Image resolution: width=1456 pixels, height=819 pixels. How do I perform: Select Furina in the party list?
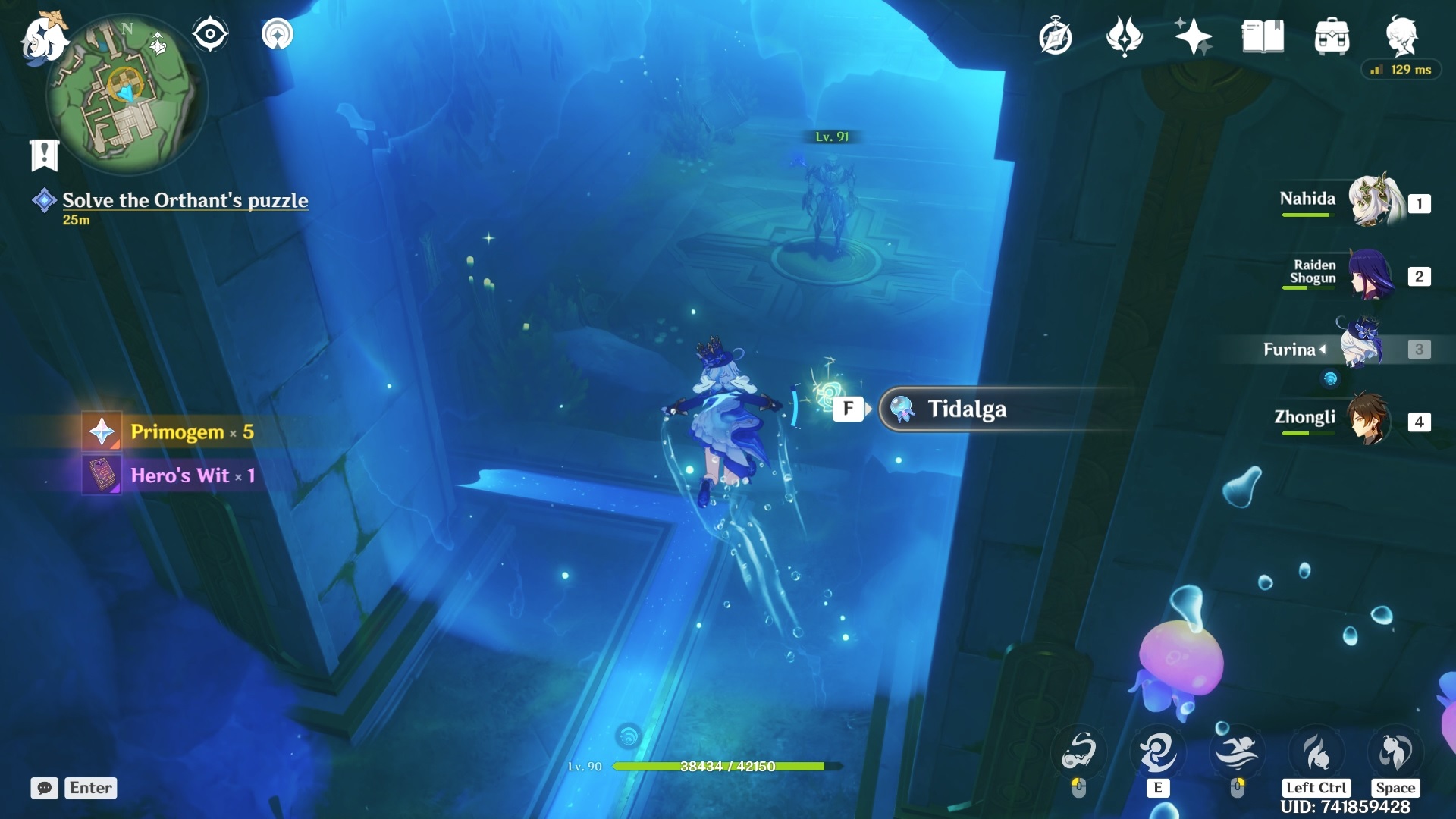1361,347
